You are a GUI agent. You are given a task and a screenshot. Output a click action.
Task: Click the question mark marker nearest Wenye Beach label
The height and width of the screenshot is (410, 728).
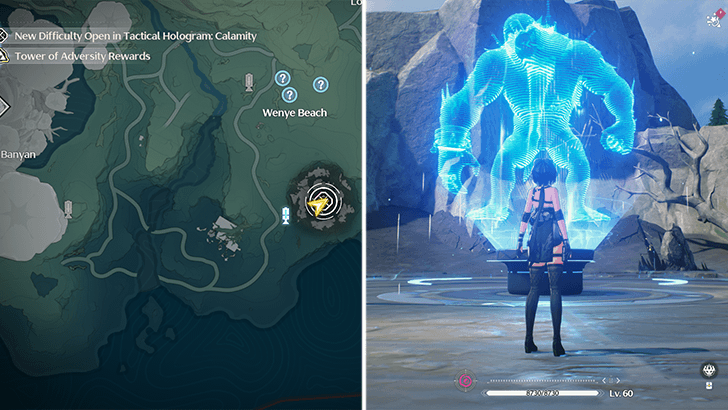(x=290, y=95)
